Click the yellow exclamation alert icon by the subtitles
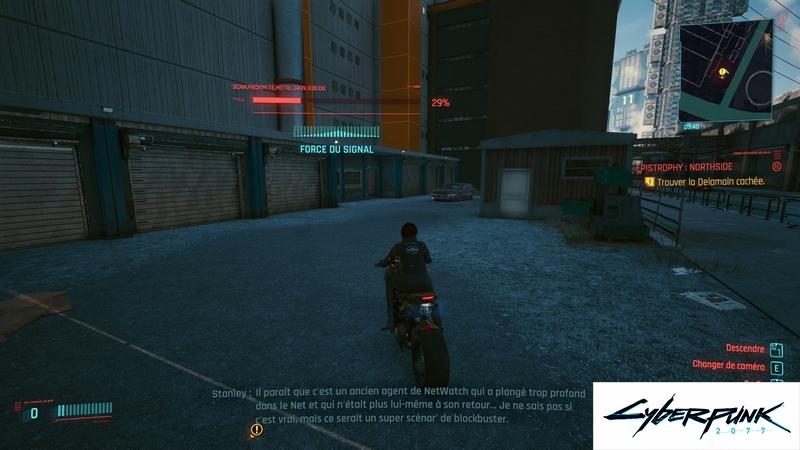800x450 pixels. 257,429
